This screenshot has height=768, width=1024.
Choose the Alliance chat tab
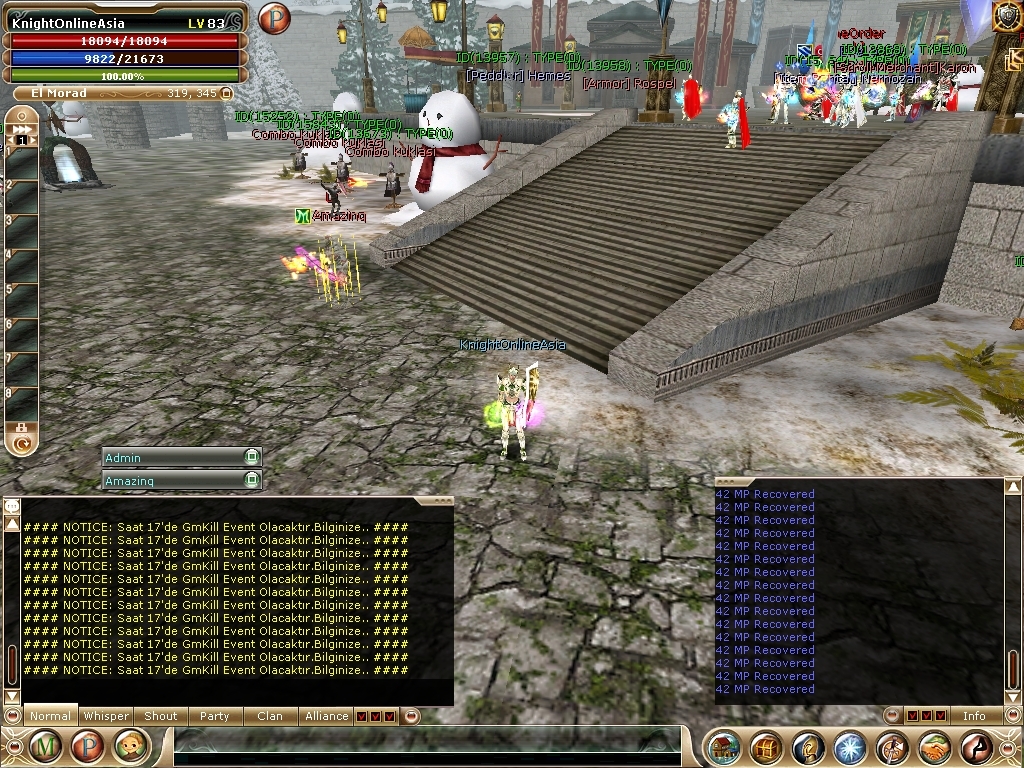tap(327, 716)
